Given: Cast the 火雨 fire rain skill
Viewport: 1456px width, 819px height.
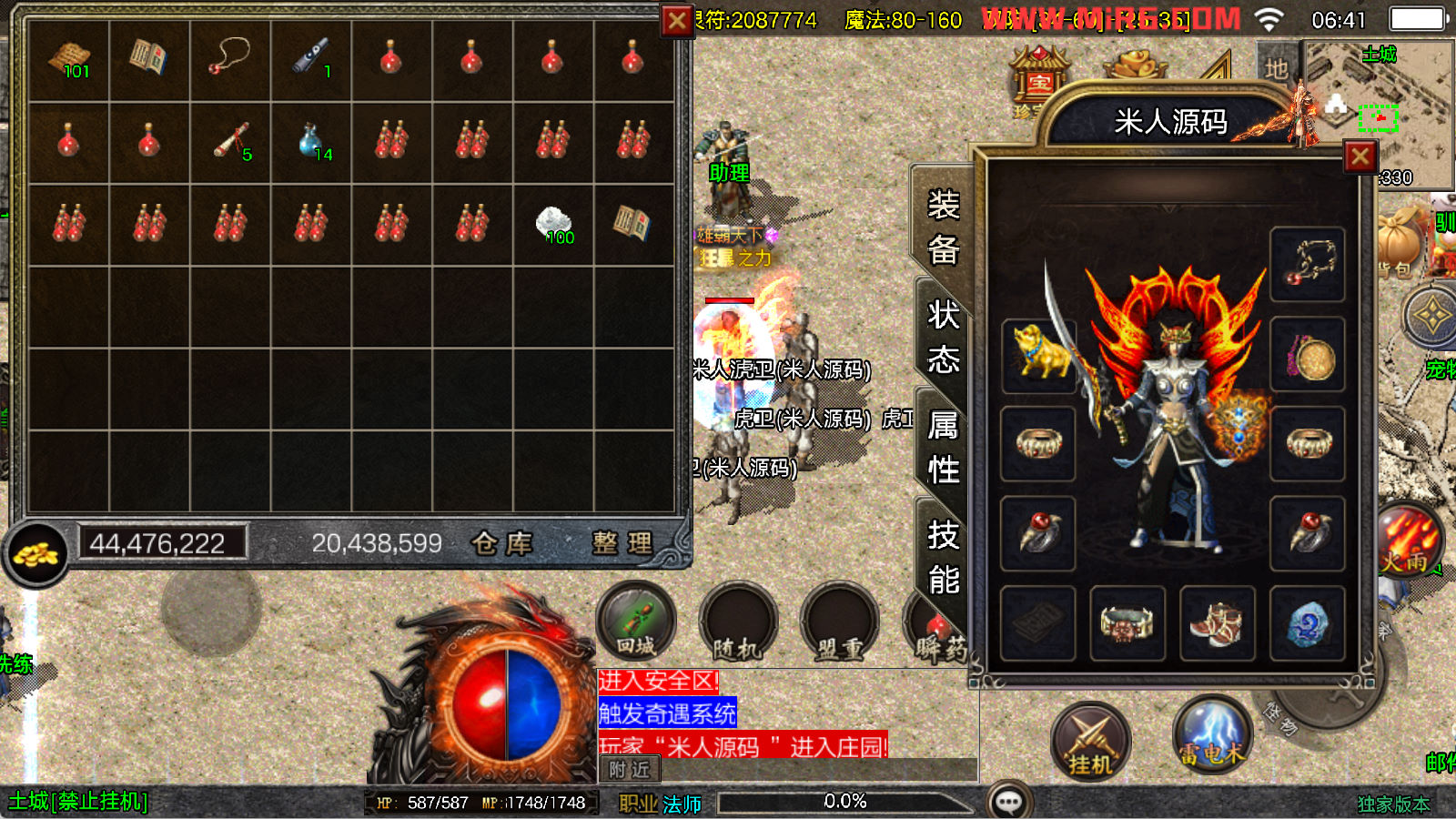Looking at the screenshot, I should (x=1407, y=541).
